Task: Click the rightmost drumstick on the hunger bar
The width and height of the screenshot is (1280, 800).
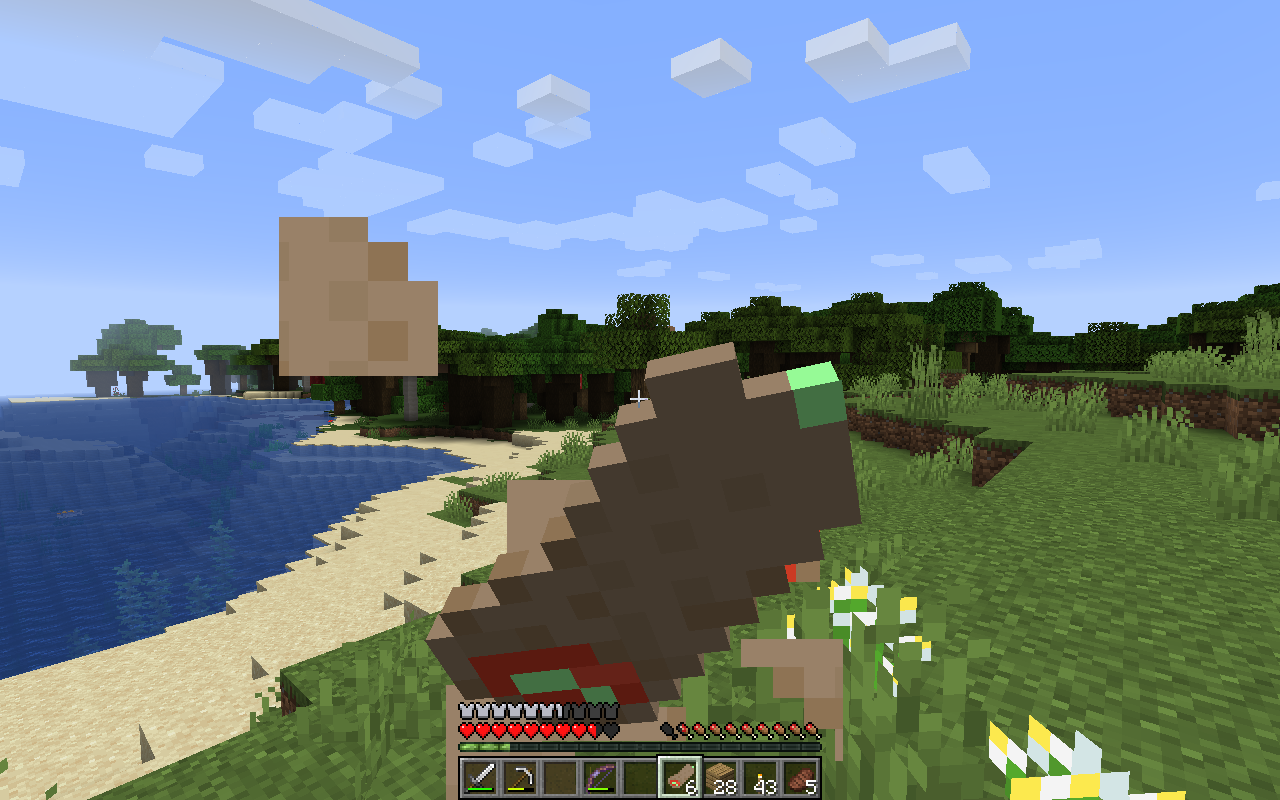Action: coord(810,730)
